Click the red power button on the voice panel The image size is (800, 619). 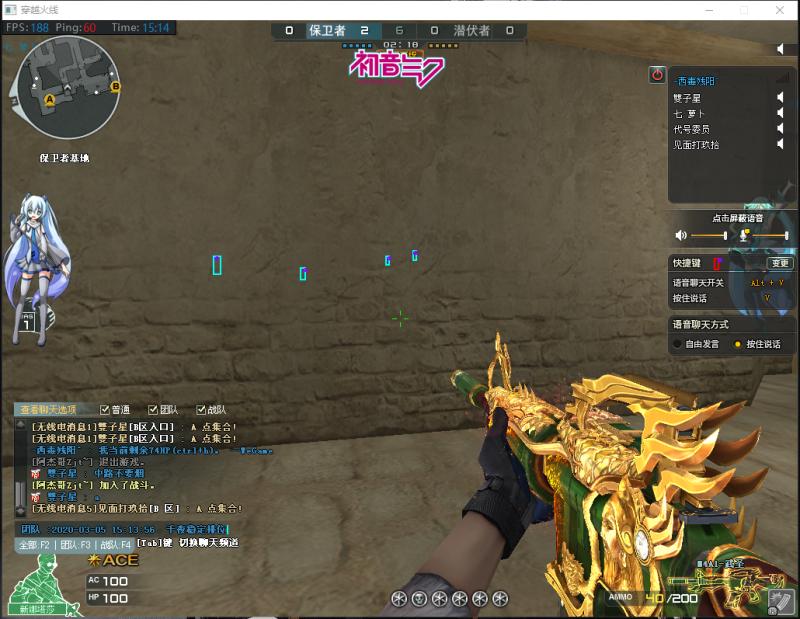[657, 74]
